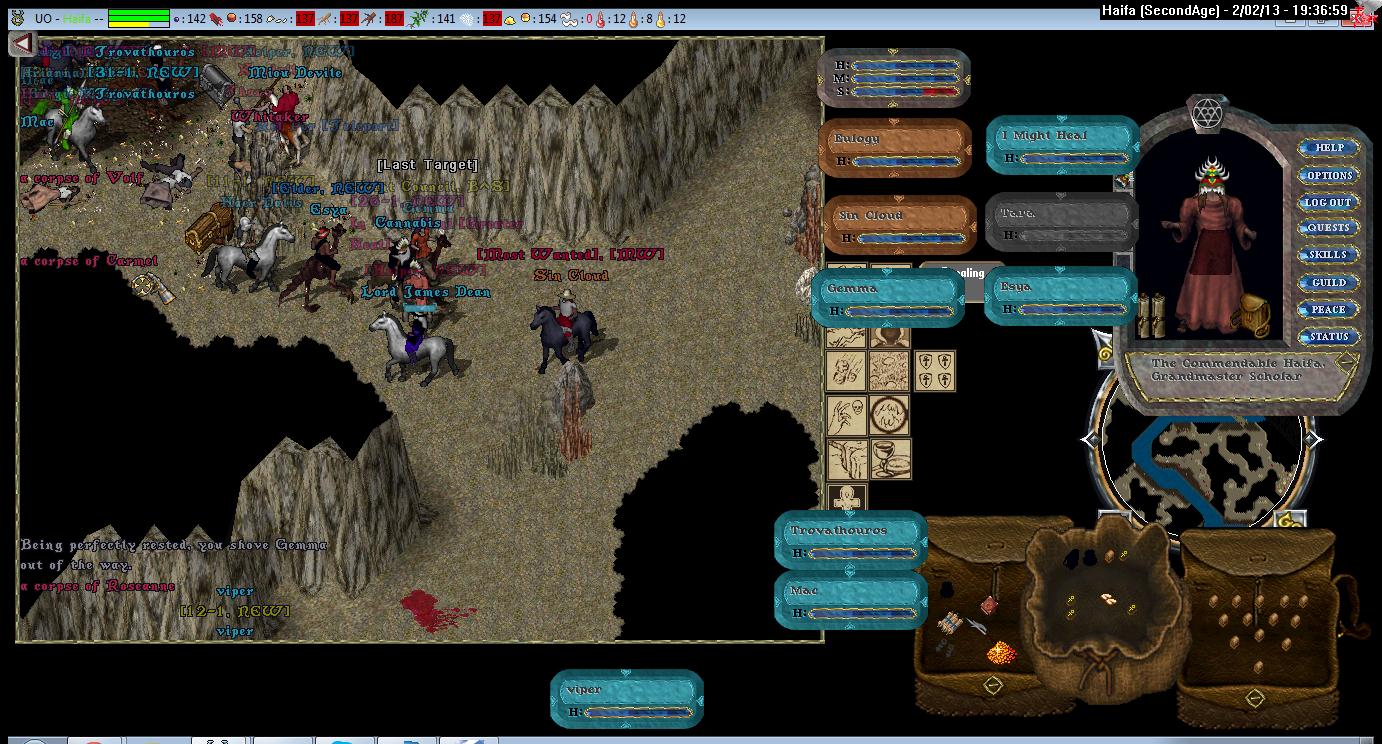
Task: Click the LOG OUT button
Action: pyautogui.click(x=1329, y=202)
